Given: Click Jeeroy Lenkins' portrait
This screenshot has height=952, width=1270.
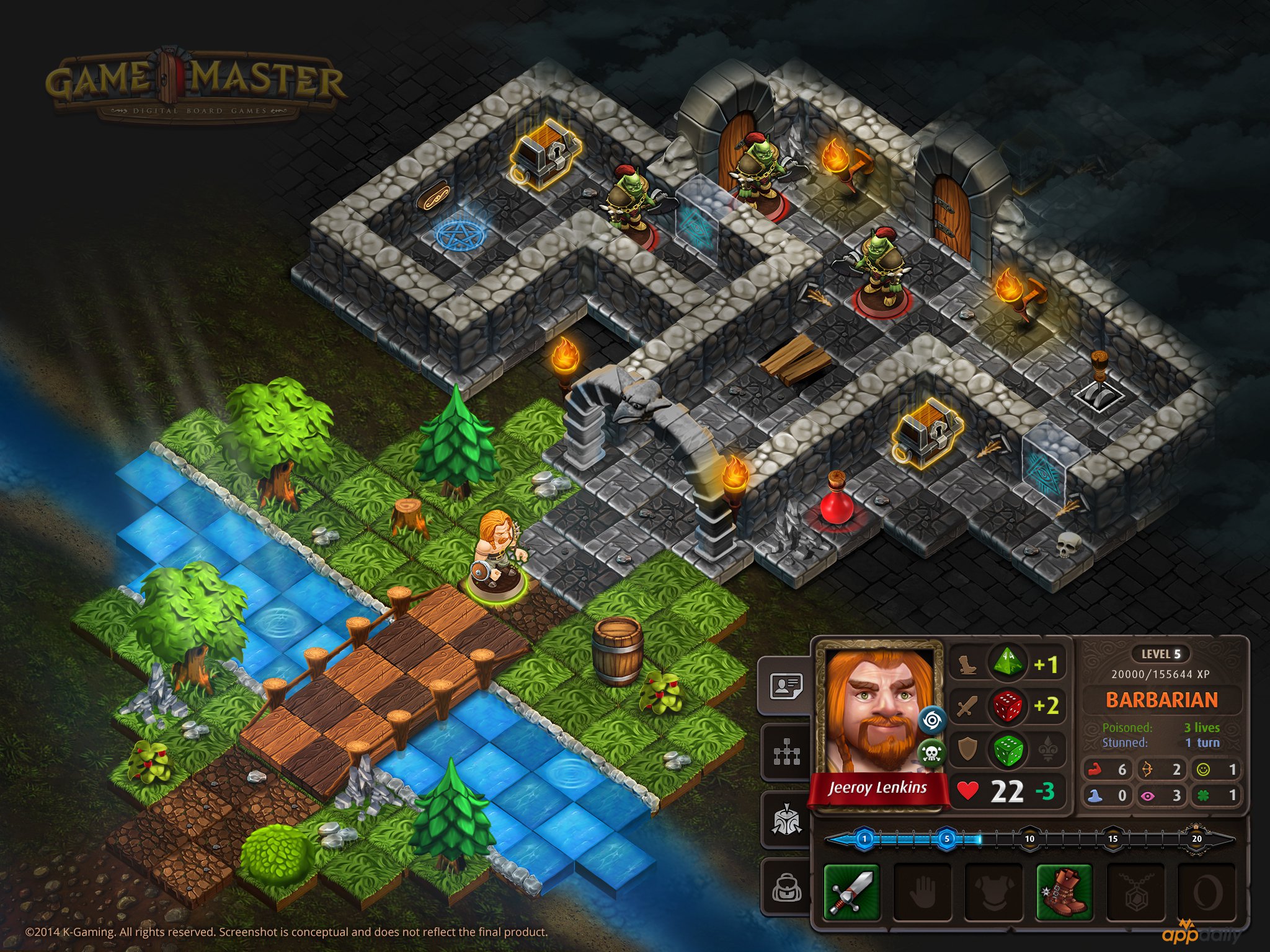Looking at the screenshot, I should 877,713.
